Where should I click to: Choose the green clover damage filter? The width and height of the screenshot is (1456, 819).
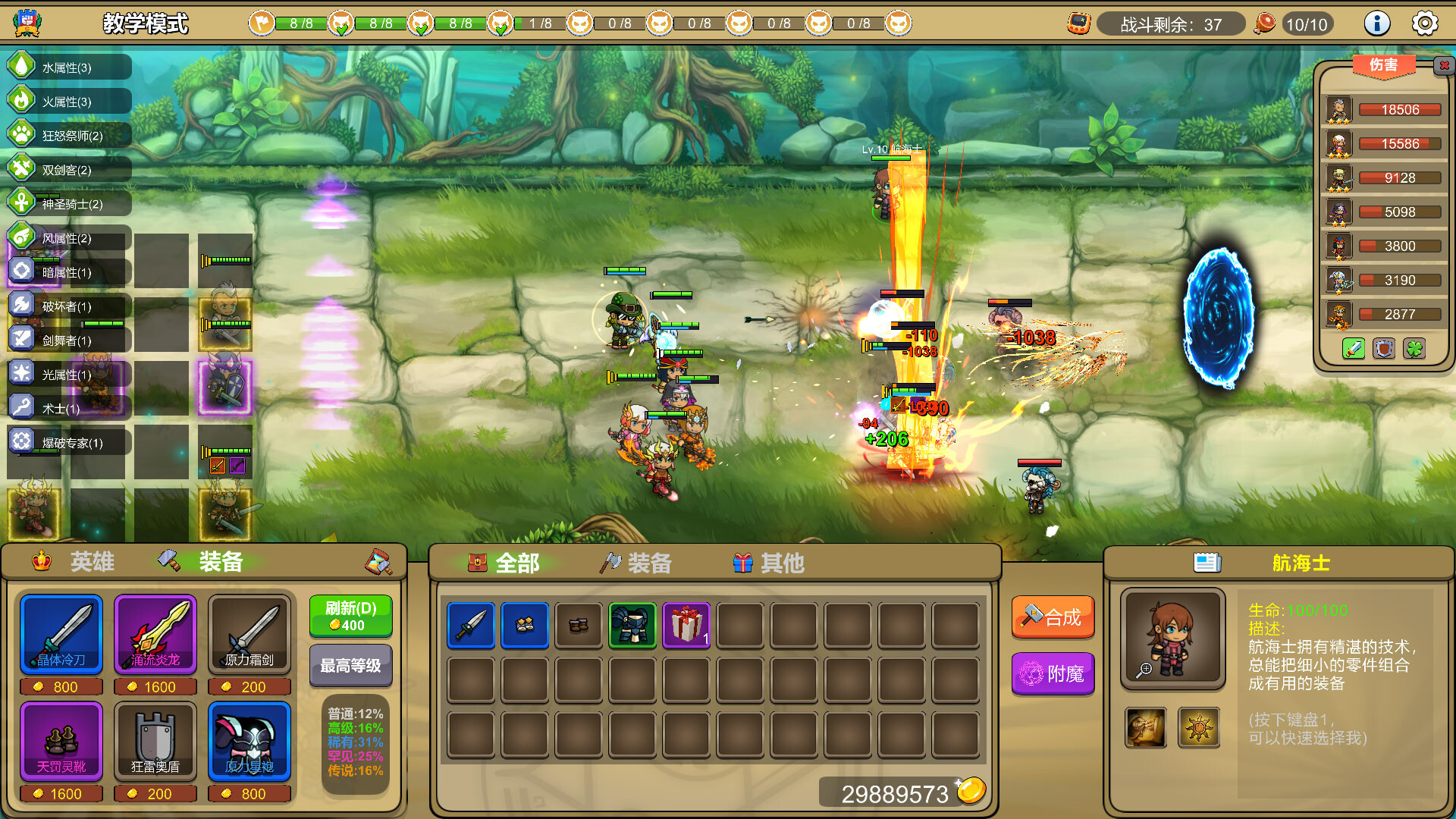(1414, 349)
